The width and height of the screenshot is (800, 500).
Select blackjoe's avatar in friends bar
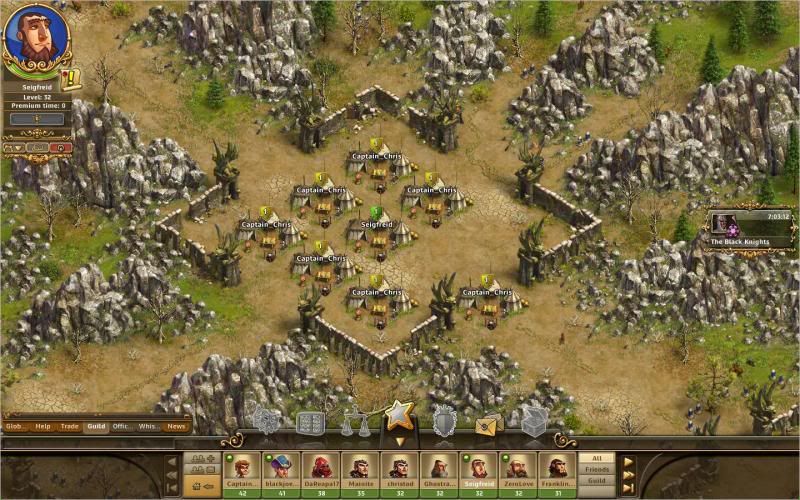coord(281,471)
